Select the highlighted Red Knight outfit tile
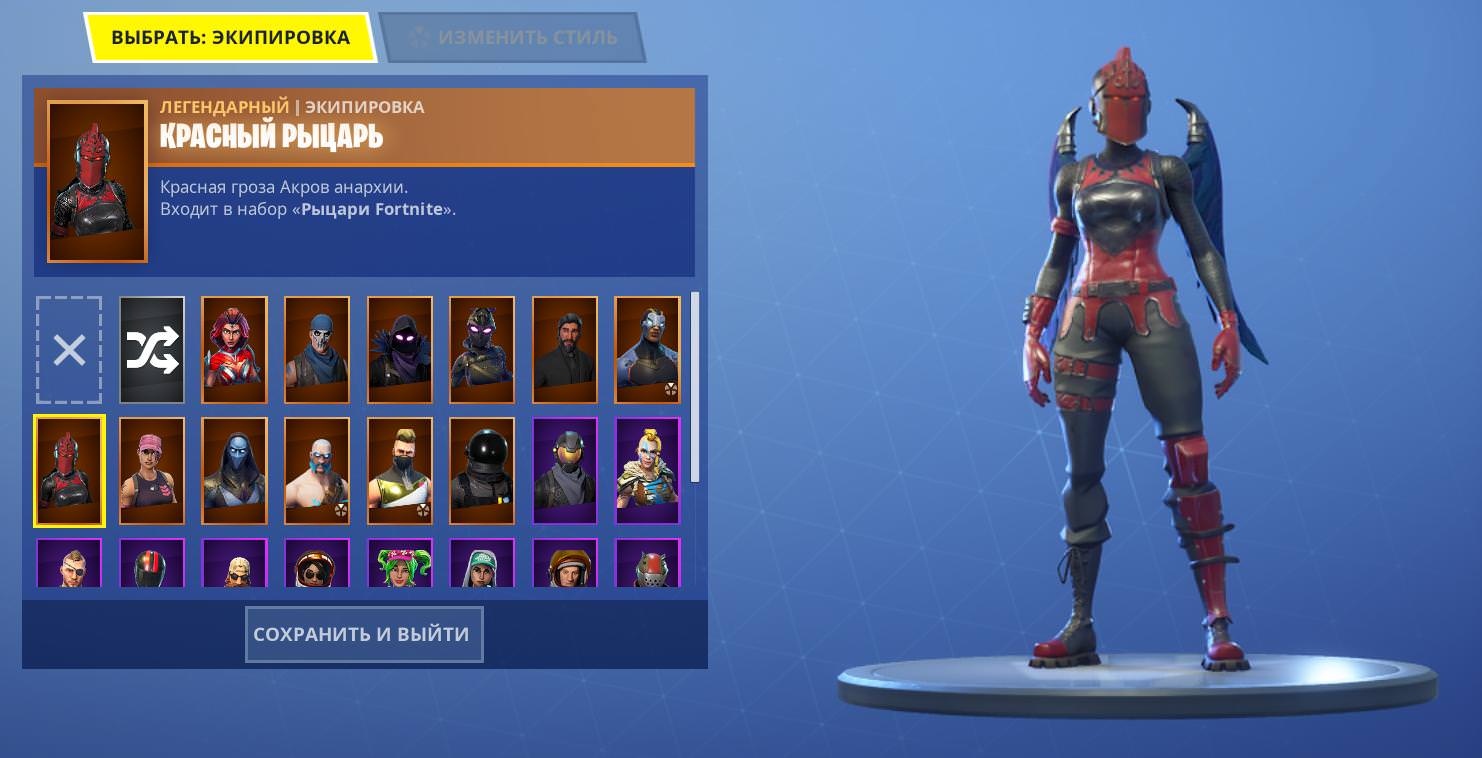The image size is (1482, 758). (x=69, y=471)
